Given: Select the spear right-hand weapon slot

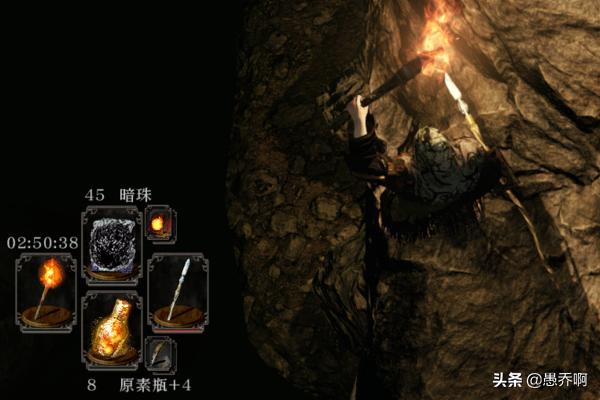Looking at the screenshot, I should (177, 292).
